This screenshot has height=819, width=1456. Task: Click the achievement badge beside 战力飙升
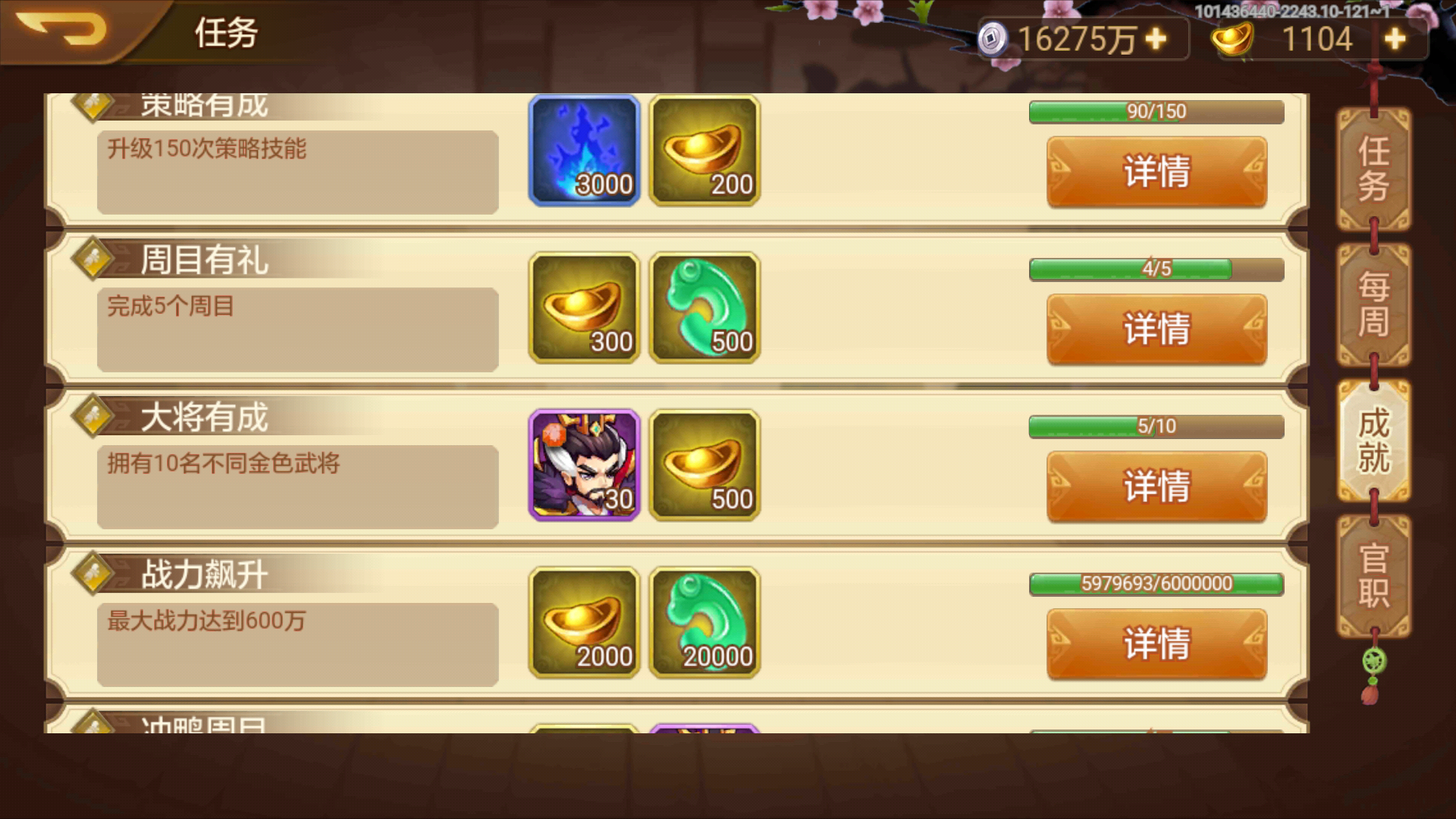tap(93, 574)
